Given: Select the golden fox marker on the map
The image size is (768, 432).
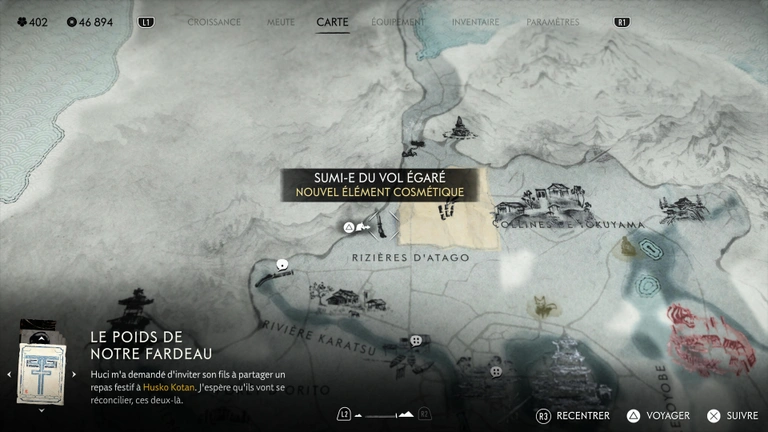Looking at the screenshot, I should 544,306.
